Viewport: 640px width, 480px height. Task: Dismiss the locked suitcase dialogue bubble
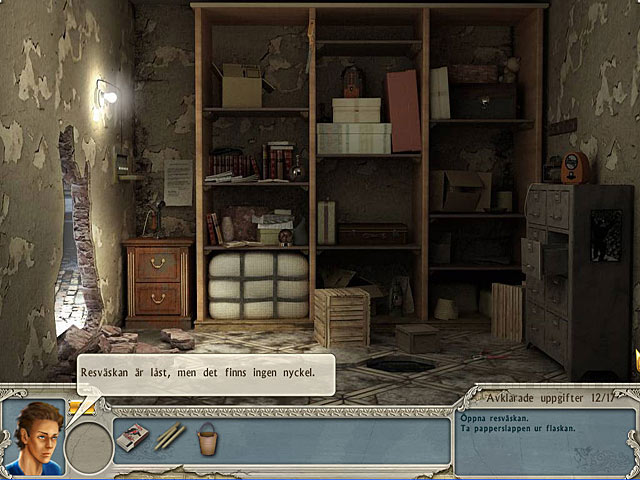click(204, 373)
